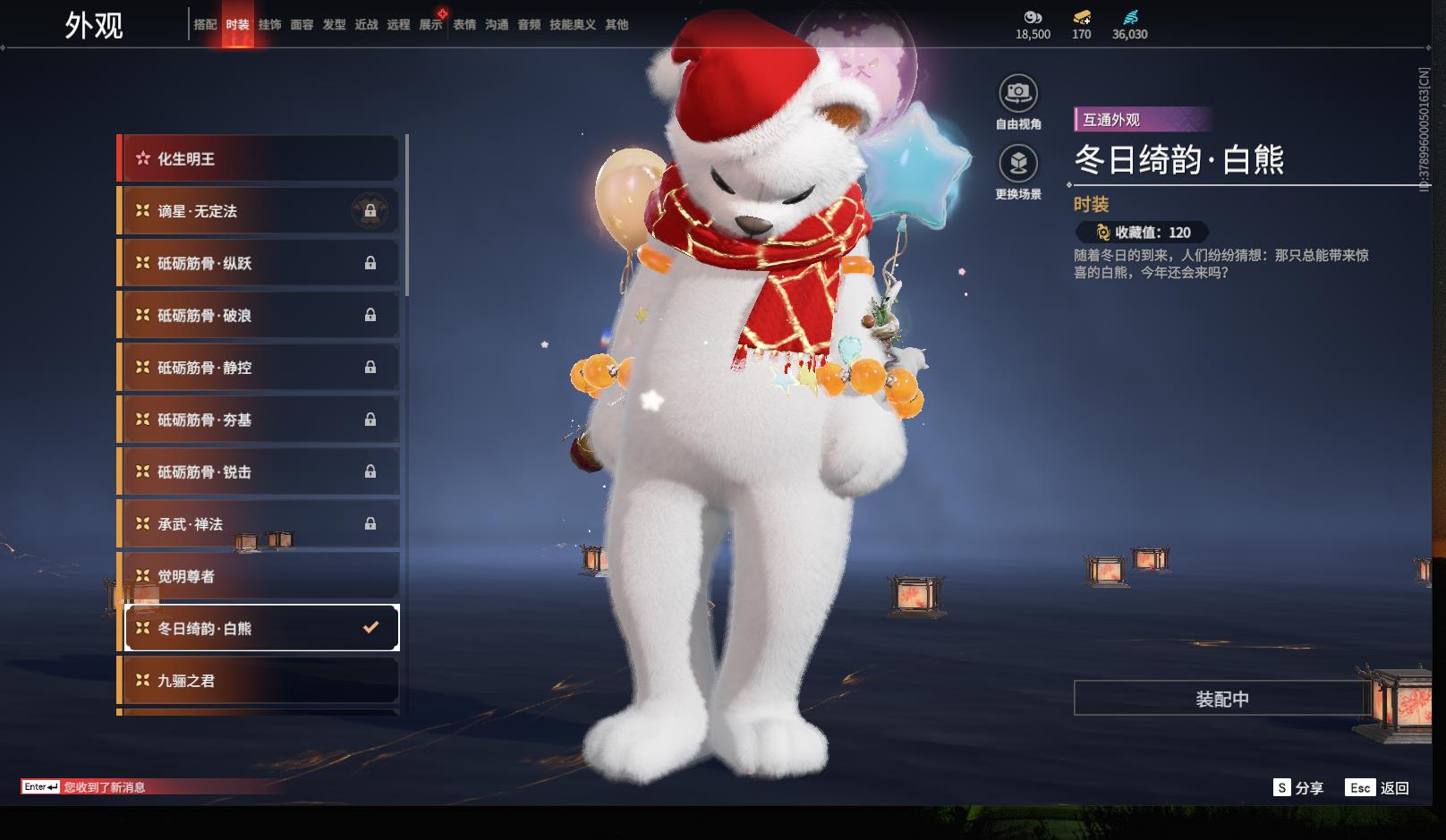Go back using the 返回 button
The height and width of the screenshot is (840, 1446).
(x=1378, y=788)
